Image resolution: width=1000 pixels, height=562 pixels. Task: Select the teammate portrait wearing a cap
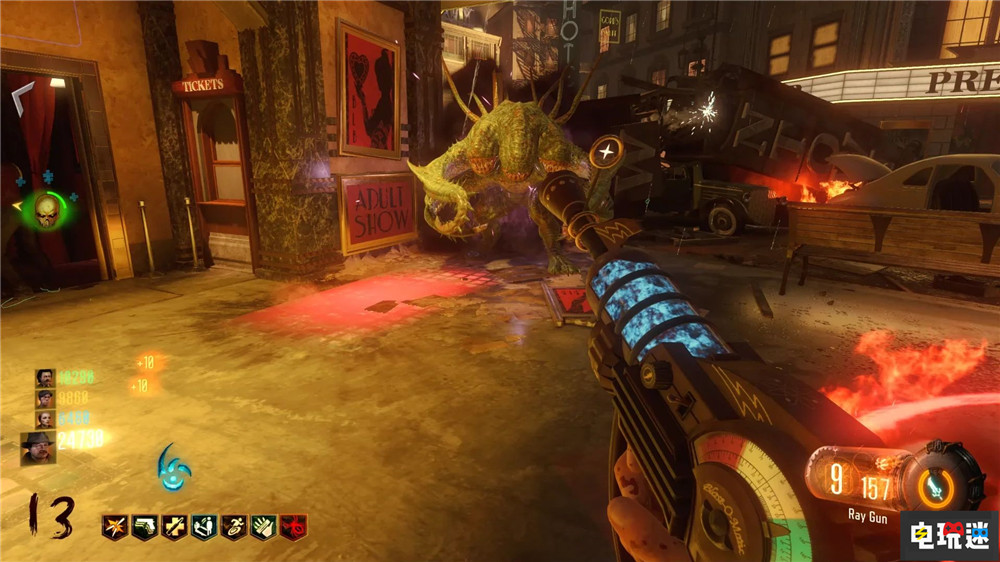point(45,398)
